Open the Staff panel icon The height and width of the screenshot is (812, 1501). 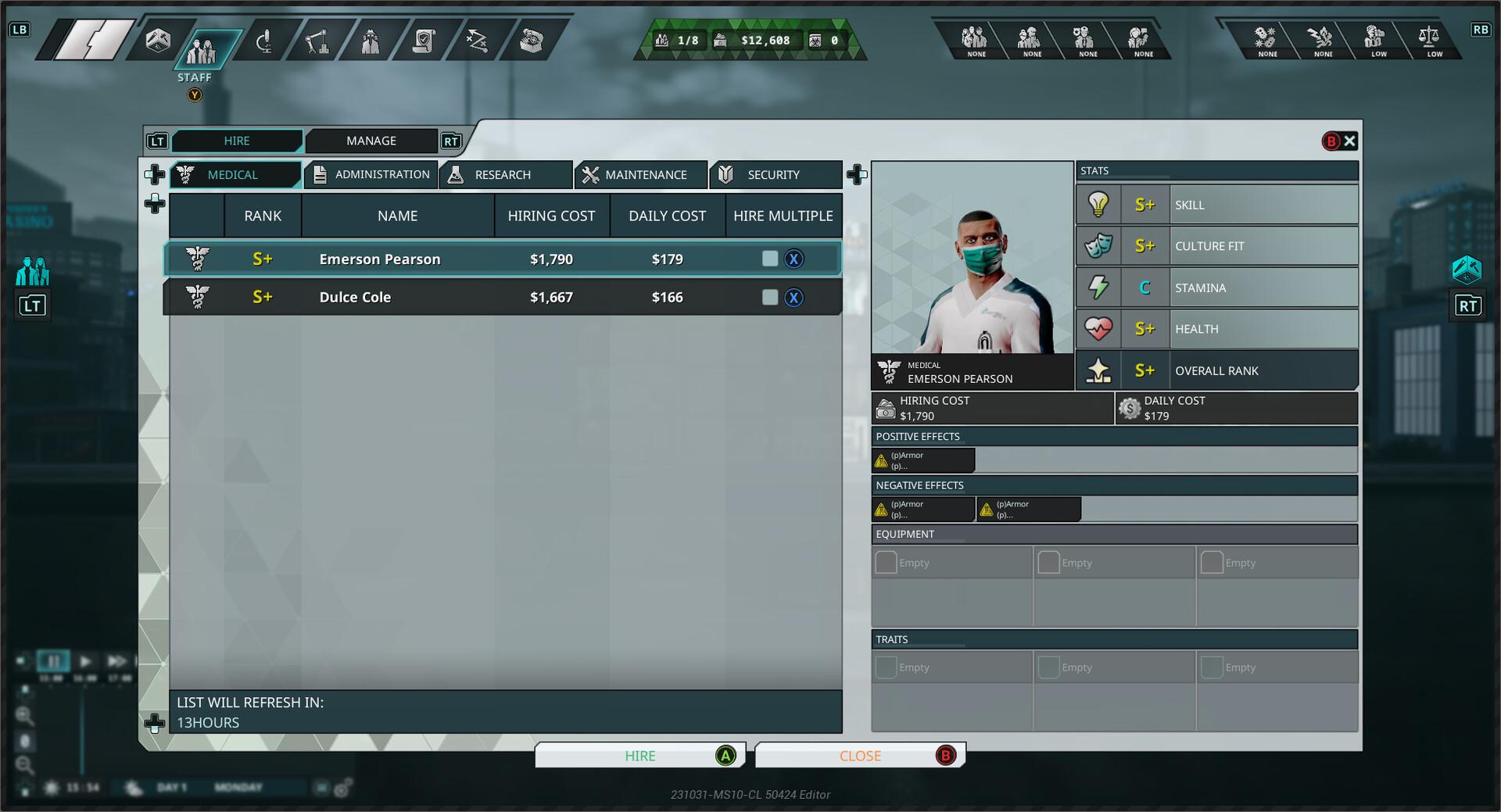pos(202,43)
